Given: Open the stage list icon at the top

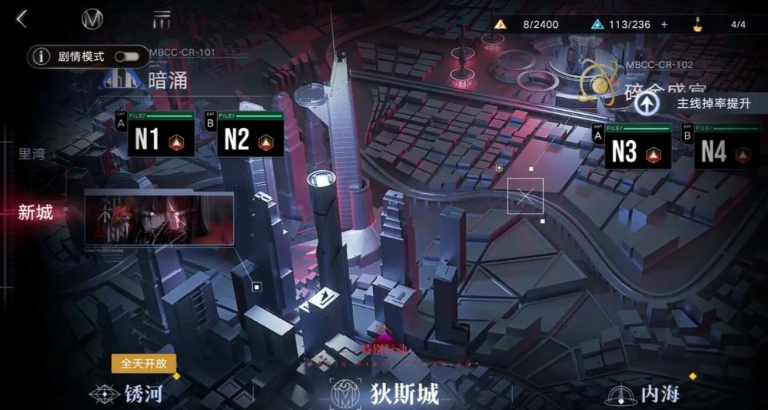Looking at the screenshot, I should pyautogui.click(x=161, y=19).
